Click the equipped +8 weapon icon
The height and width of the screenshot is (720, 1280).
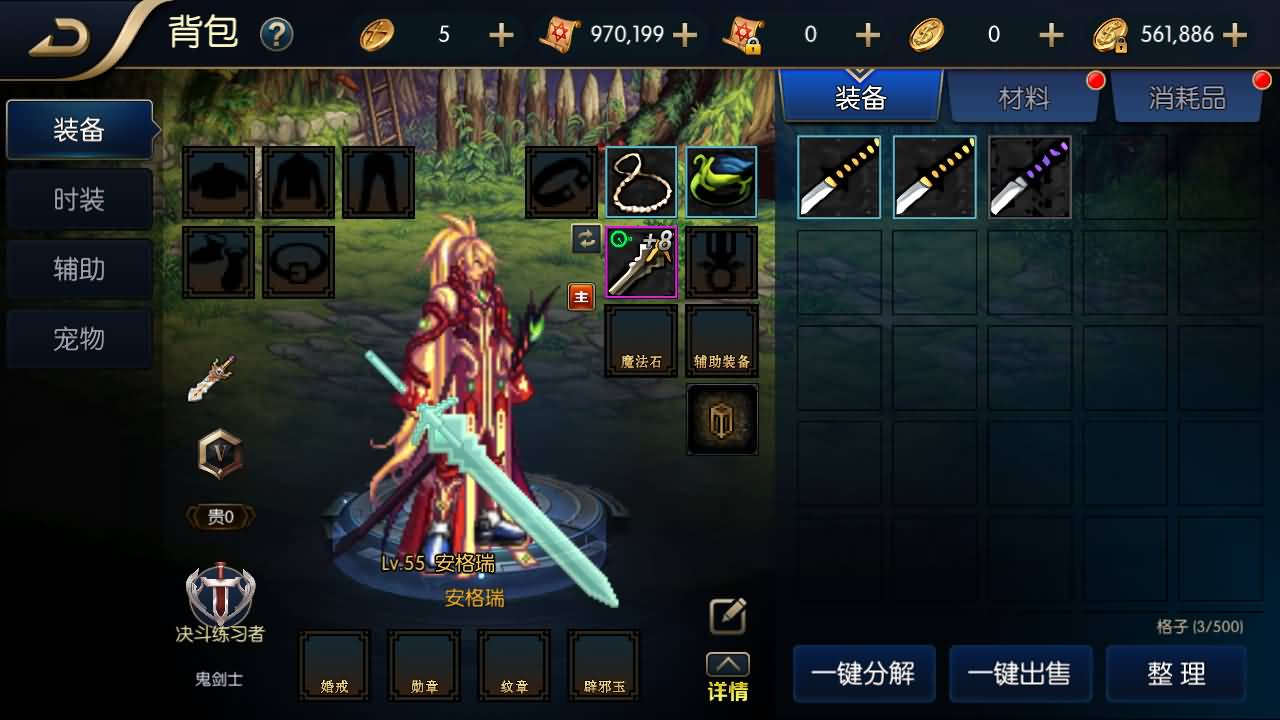point(641,262)
